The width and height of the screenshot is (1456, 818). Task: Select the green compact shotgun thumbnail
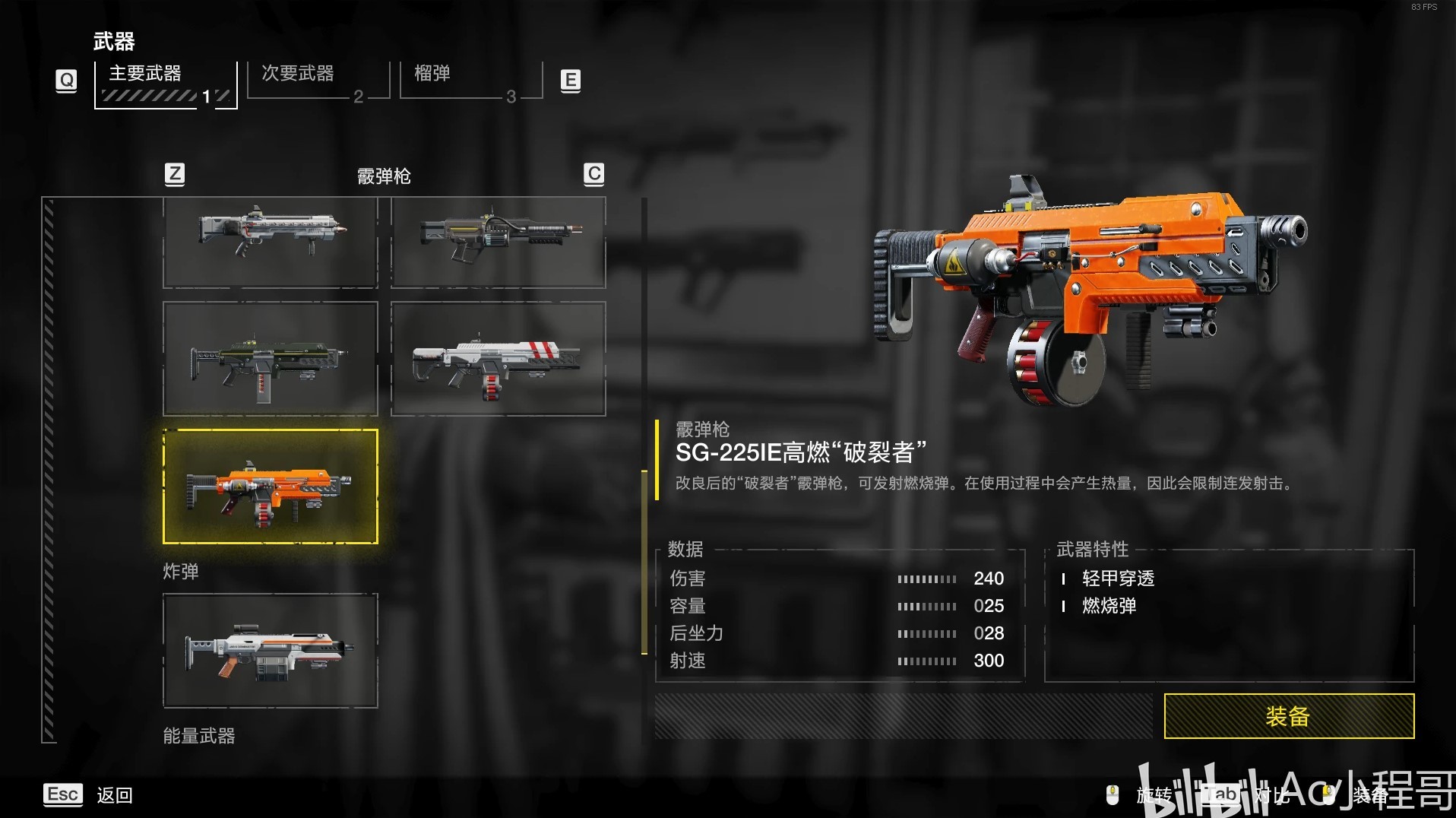click(270, 359)
